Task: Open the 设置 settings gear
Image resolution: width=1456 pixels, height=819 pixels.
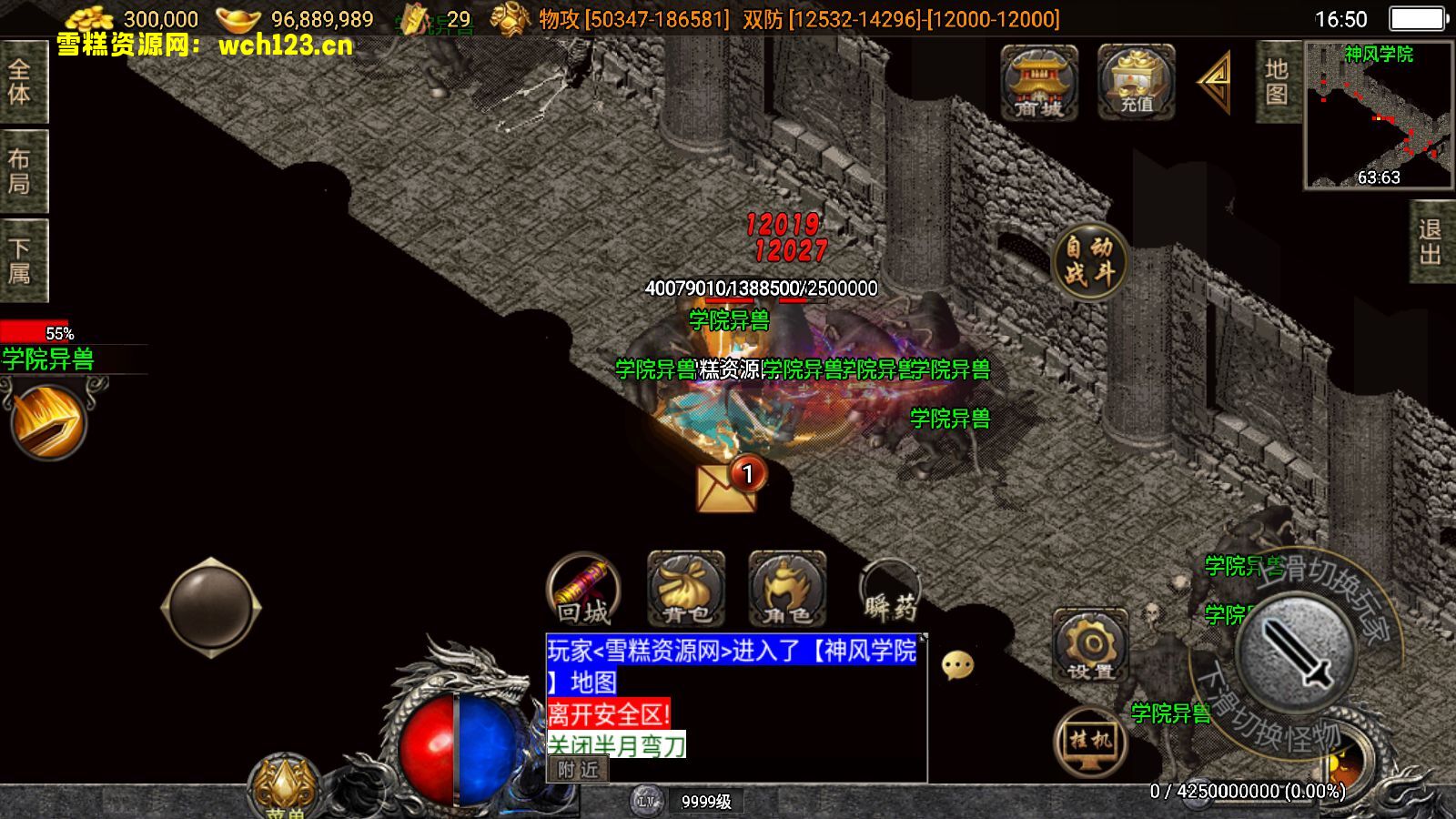Action: (1090, 646)
